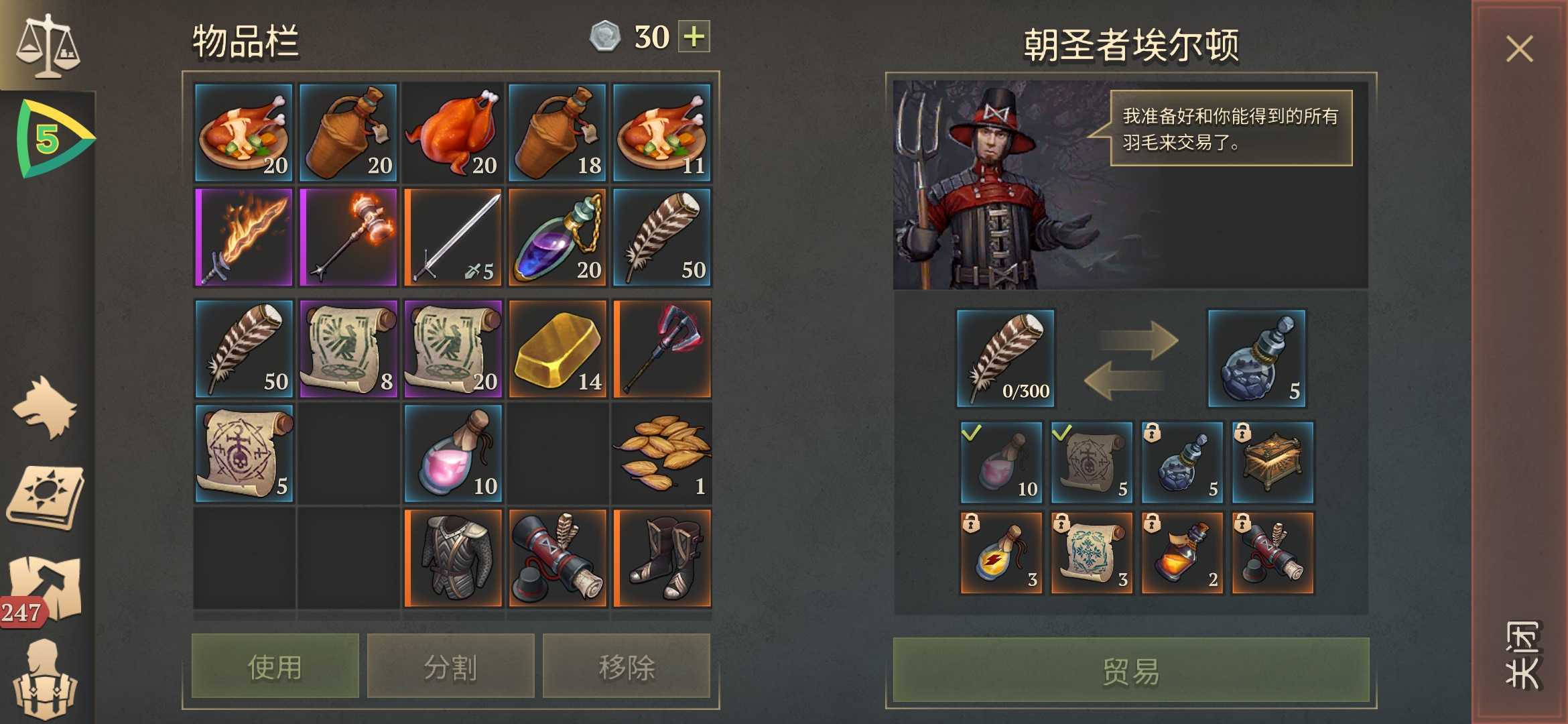Image resolution: width=1568 pixels, height=724 pixels.
Task: Select the fiery warhammer inventory slot
Action: click(x=348, y=237)
